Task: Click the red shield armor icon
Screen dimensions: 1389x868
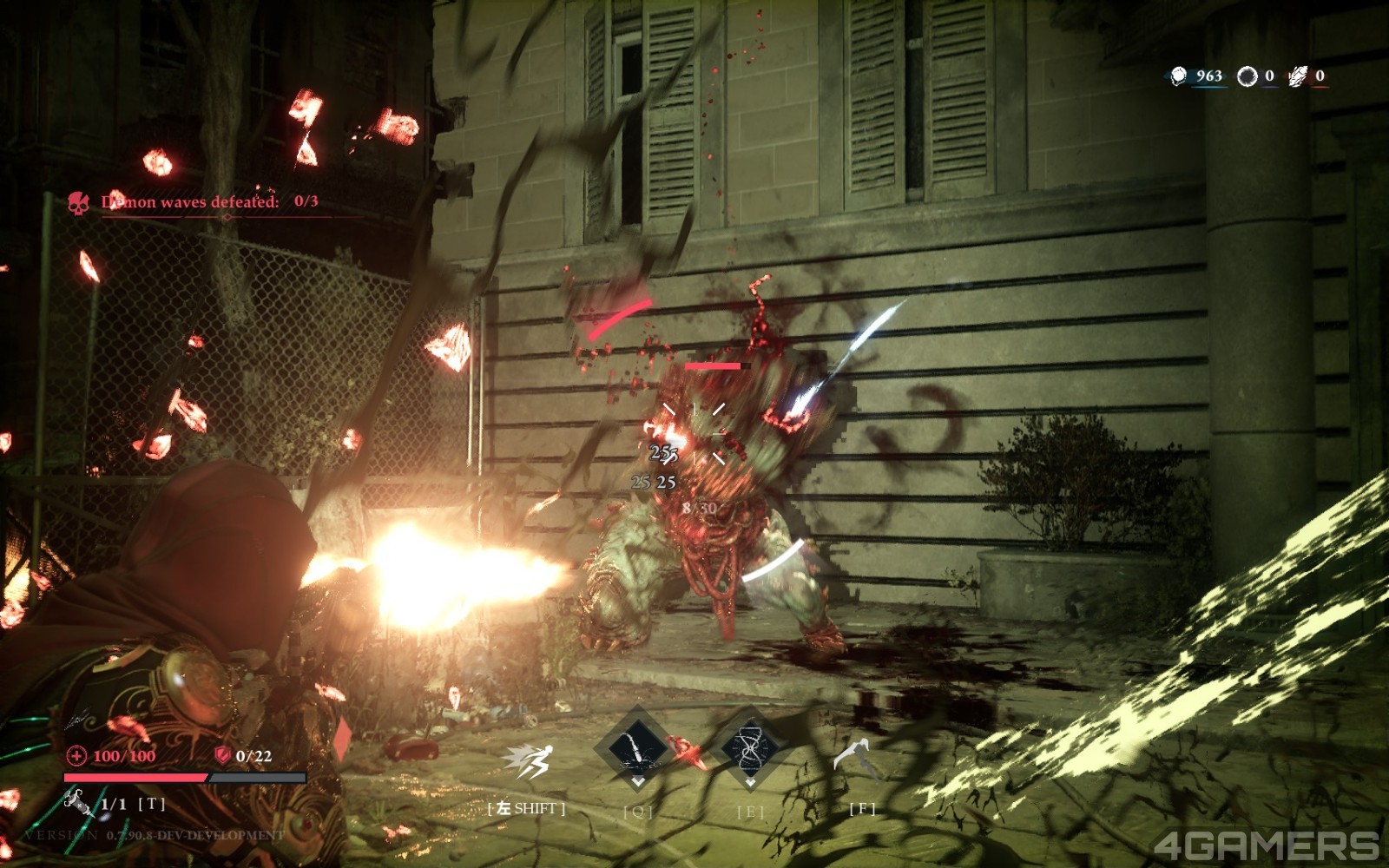Action: click(222, 755)
